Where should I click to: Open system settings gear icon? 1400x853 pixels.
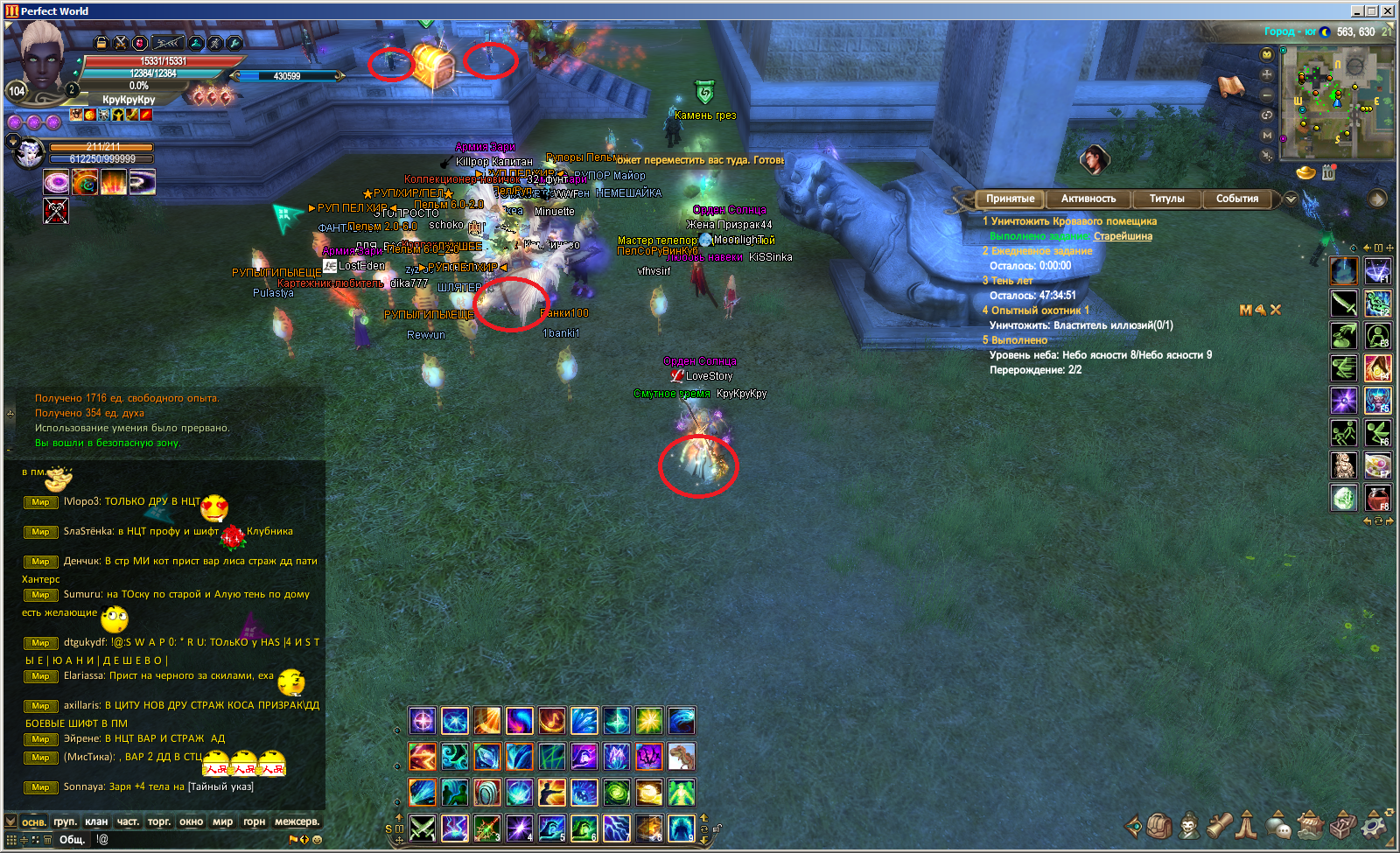(1375, 825)
